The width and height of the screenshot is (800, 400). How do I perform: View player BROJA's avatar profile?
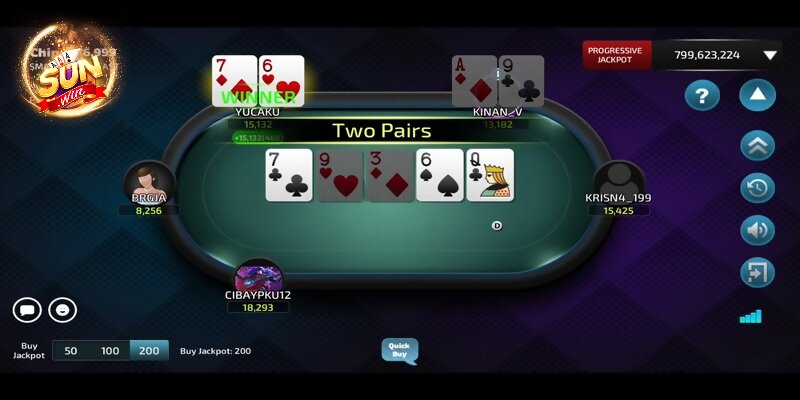[x=149, y=183]
